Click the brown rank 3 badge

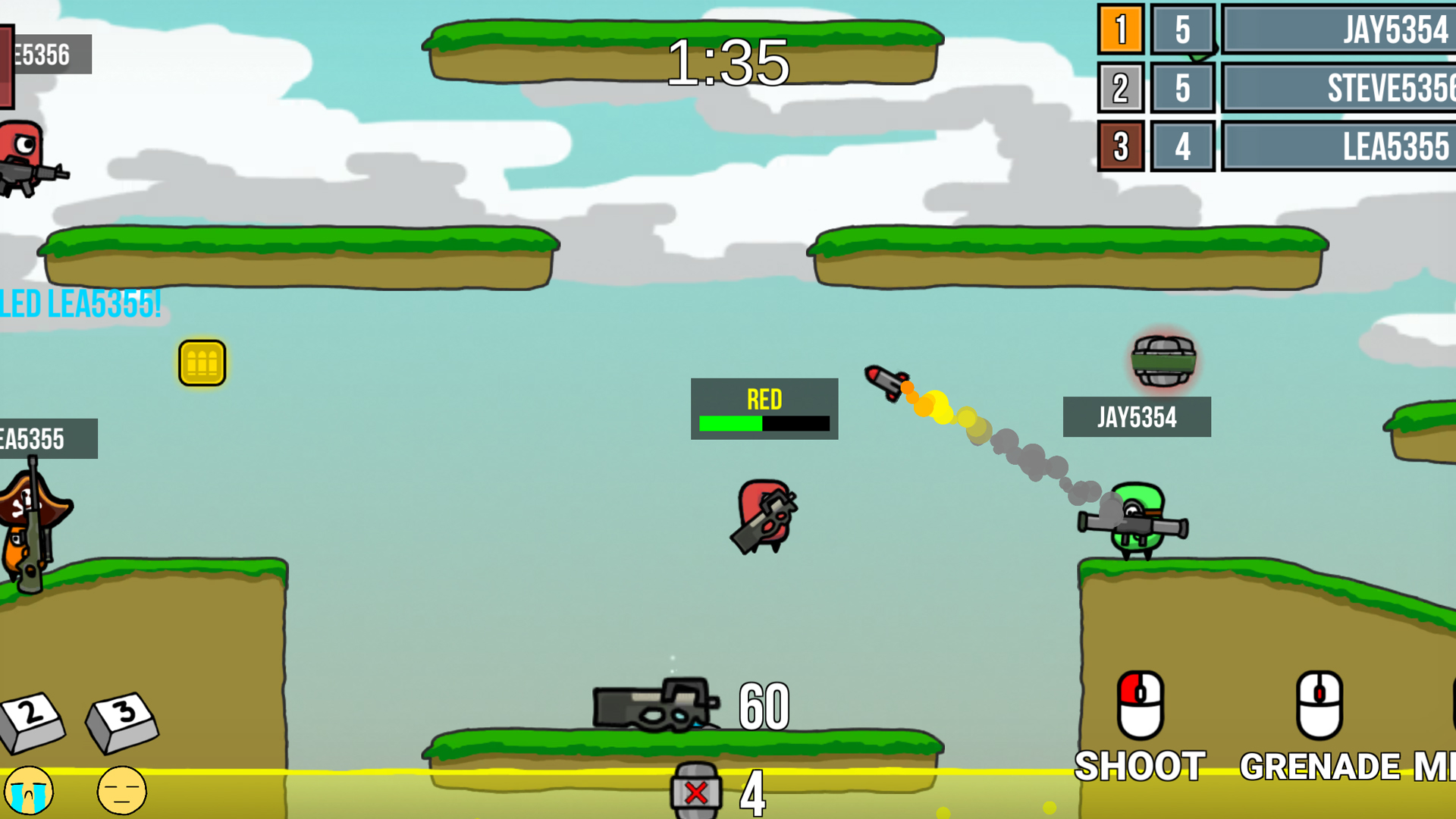pyautogui.click(x=1119, y=146)
